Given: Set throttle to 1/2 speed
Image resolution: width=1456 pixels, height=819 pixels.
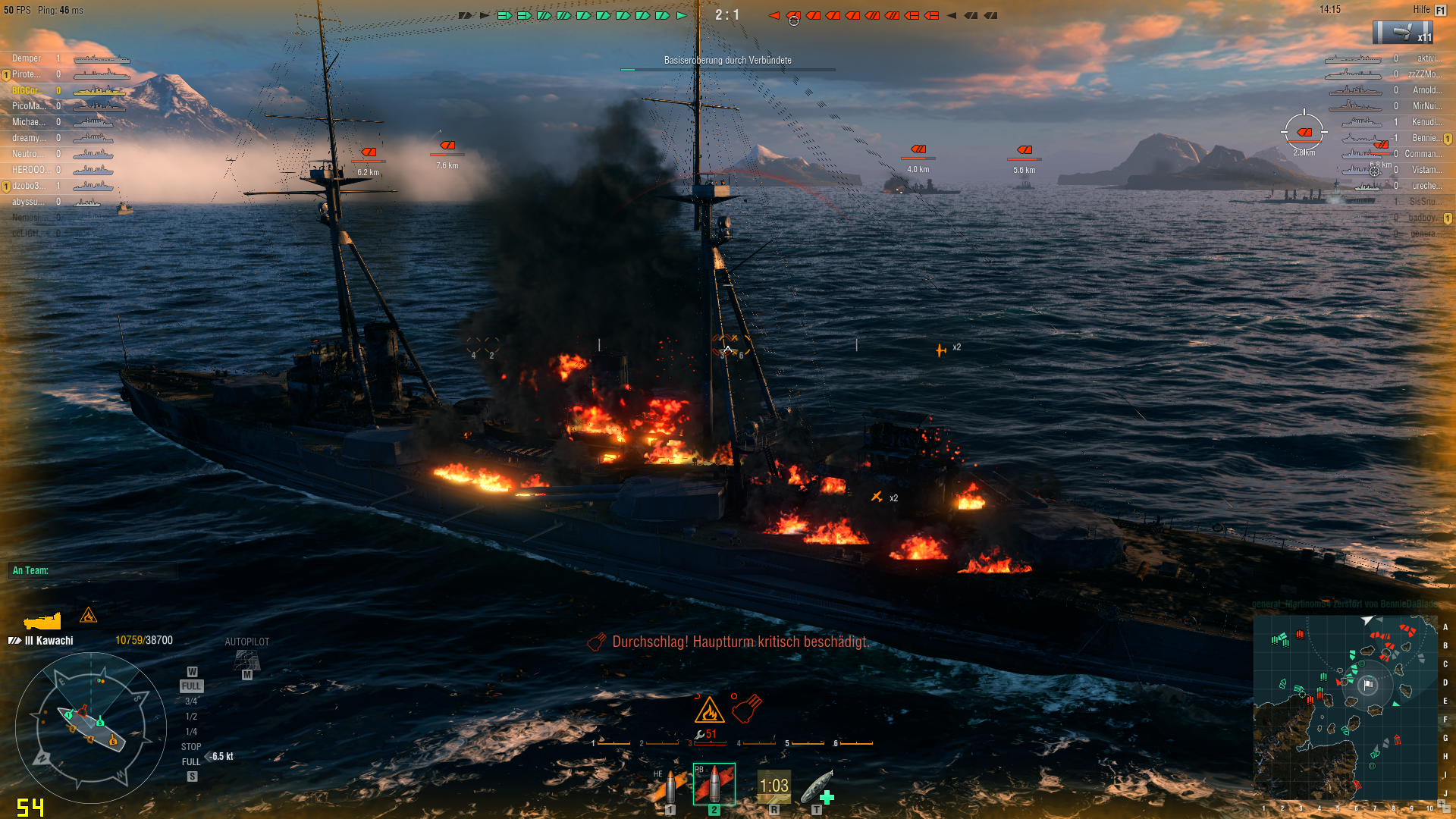Looking at the screenshot, I should (191, 717).
